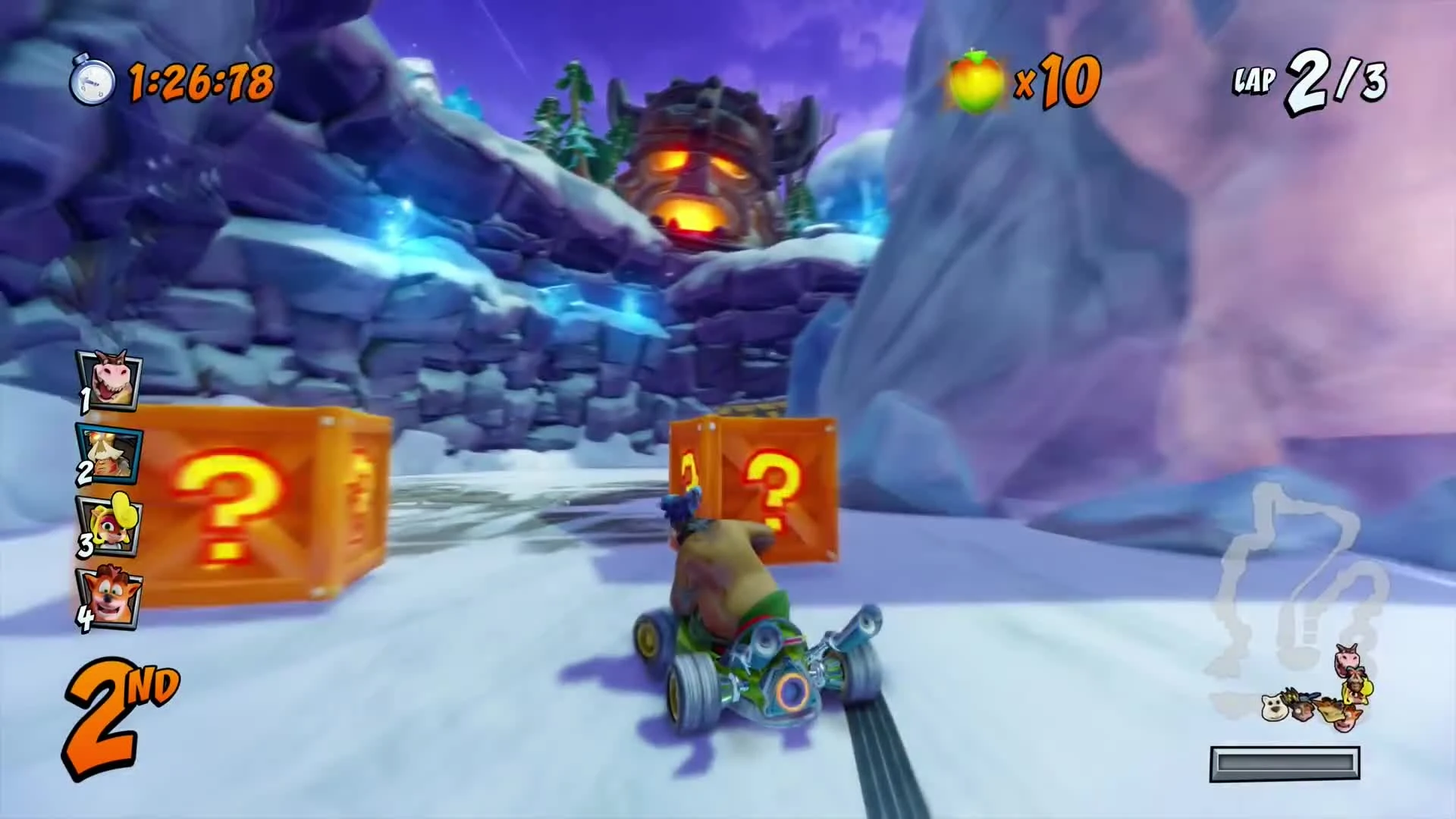Click the yellow-hatted racer marker on the minimap
The image size is (1456, 819).
1357,690
